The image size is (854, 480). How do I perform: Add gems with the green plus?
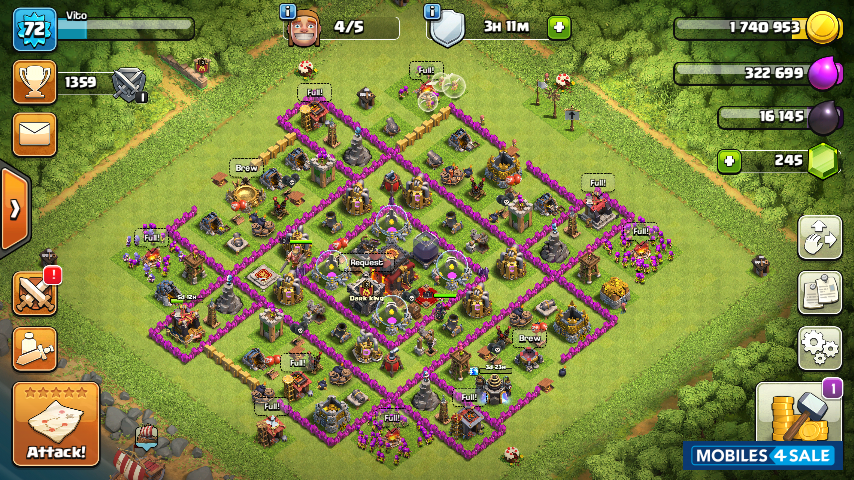[729, 160]
